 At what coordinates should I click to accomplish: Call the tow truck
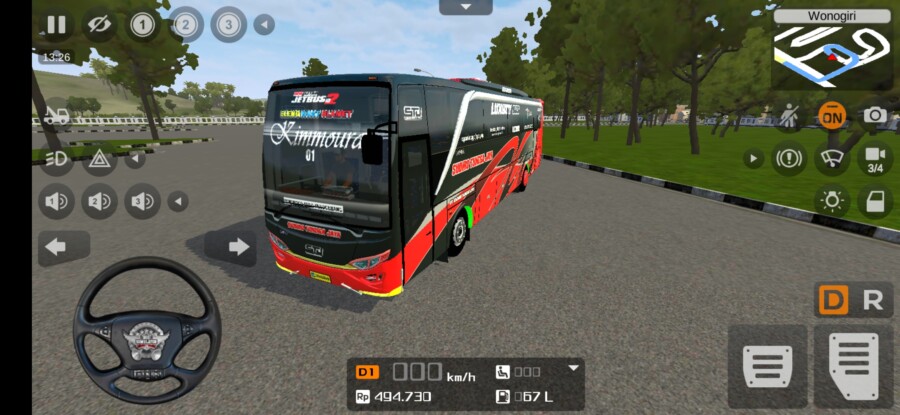(x=56, y=115)
